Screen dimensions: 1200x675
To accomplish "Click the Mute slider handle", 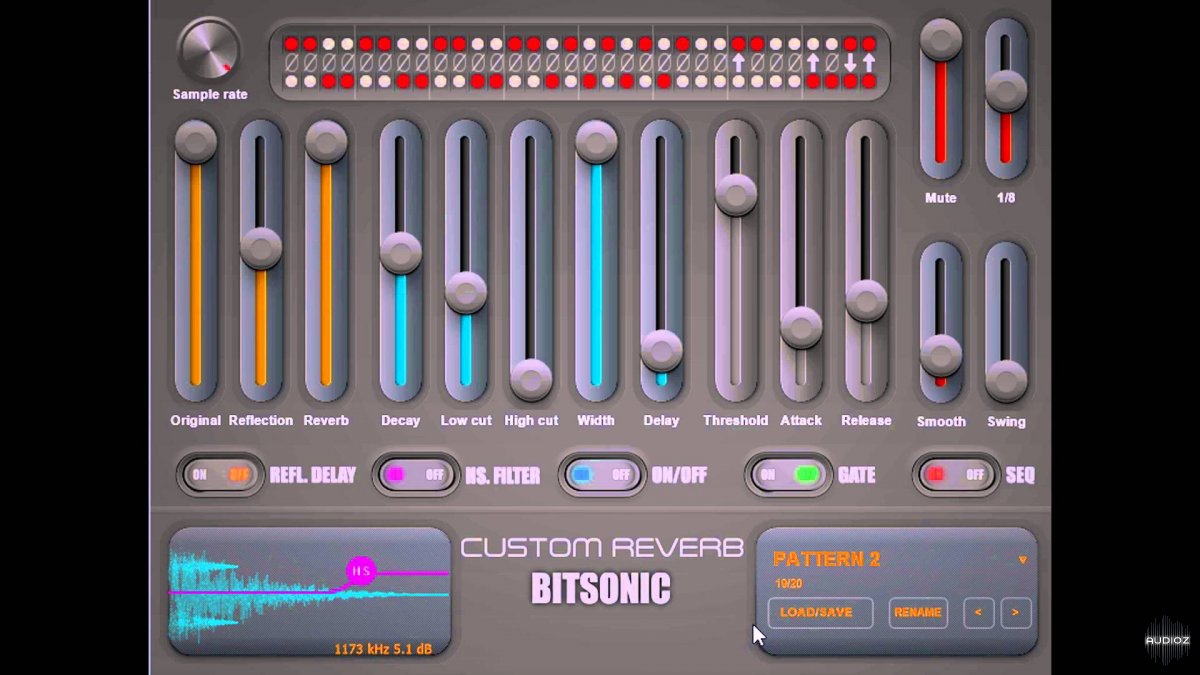I will click(941, 40).
